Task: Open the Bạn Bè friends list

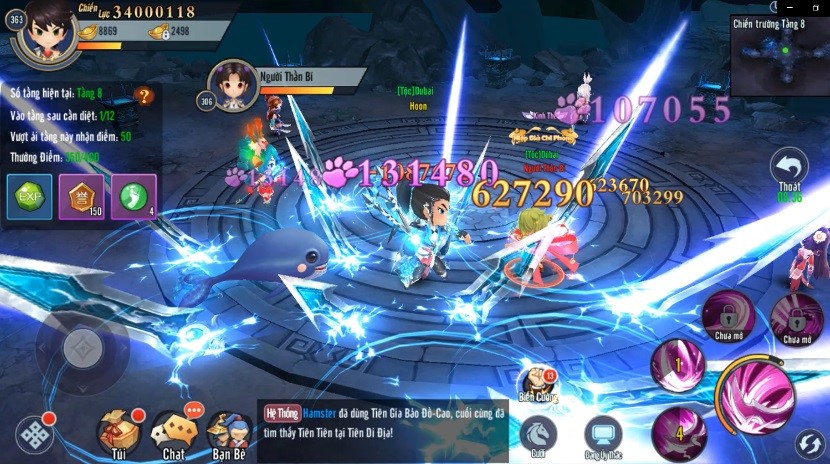Action: (x=229, y=431)
